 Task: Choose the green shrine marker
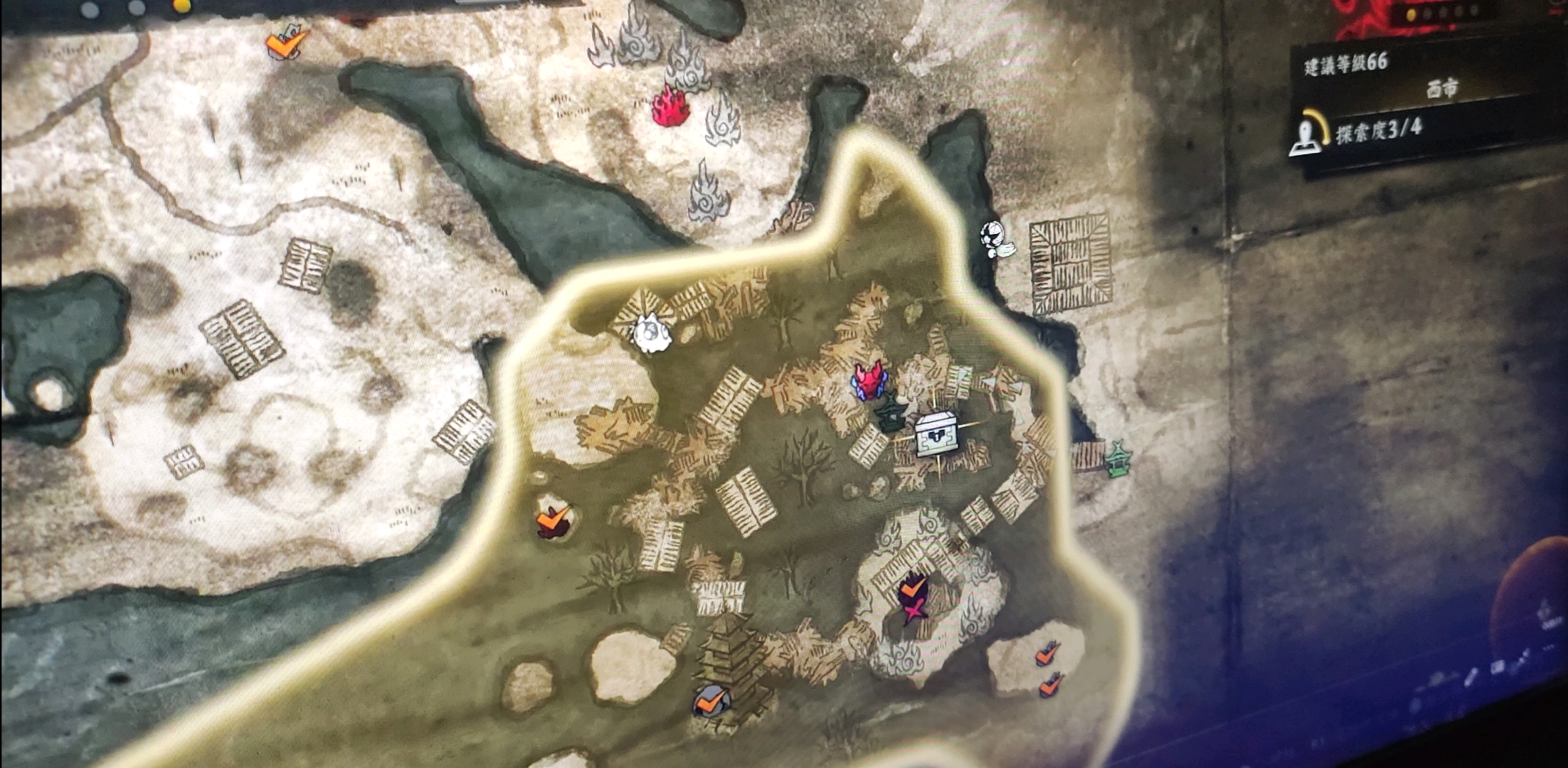1118,459
